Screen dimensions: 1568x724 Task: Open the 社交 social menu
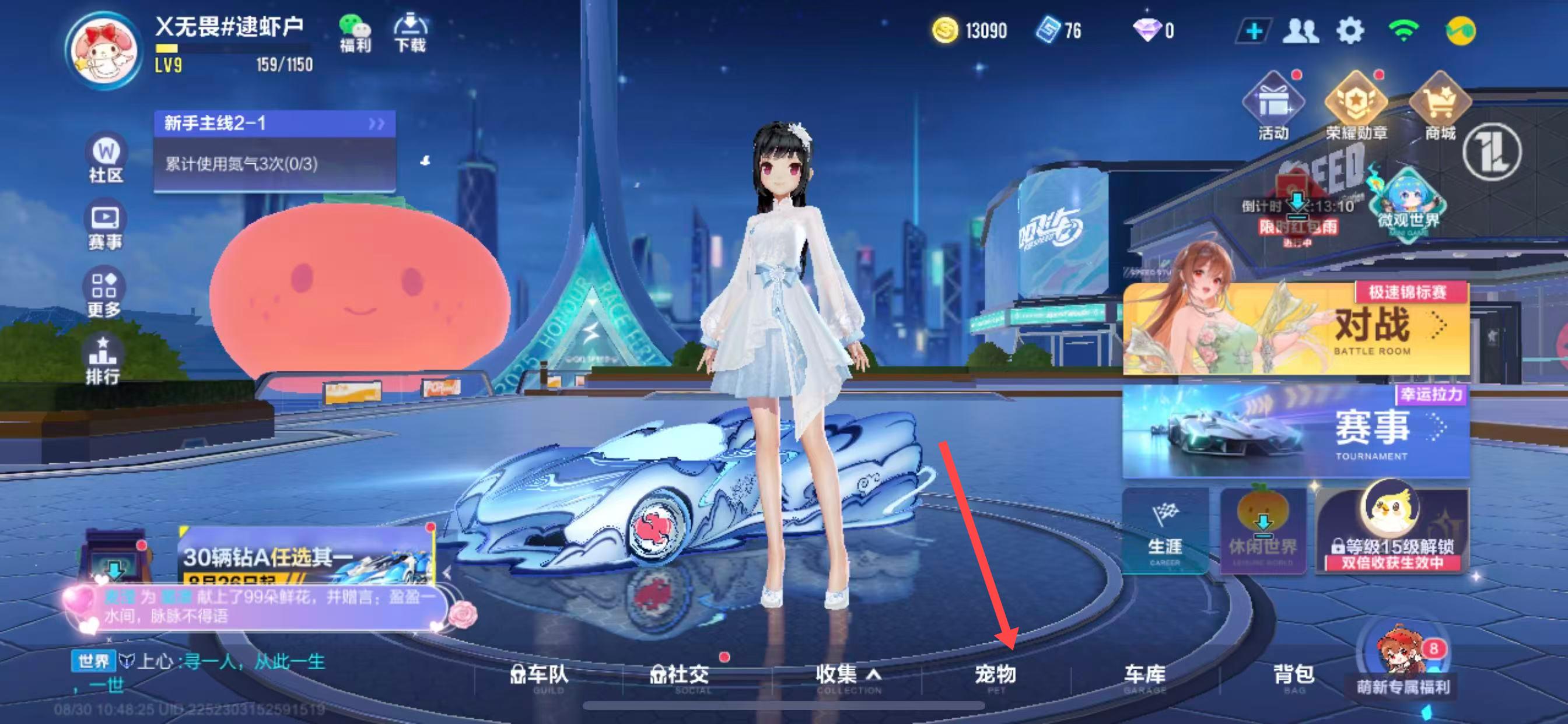pyautogui.click(x=681, y=676)
